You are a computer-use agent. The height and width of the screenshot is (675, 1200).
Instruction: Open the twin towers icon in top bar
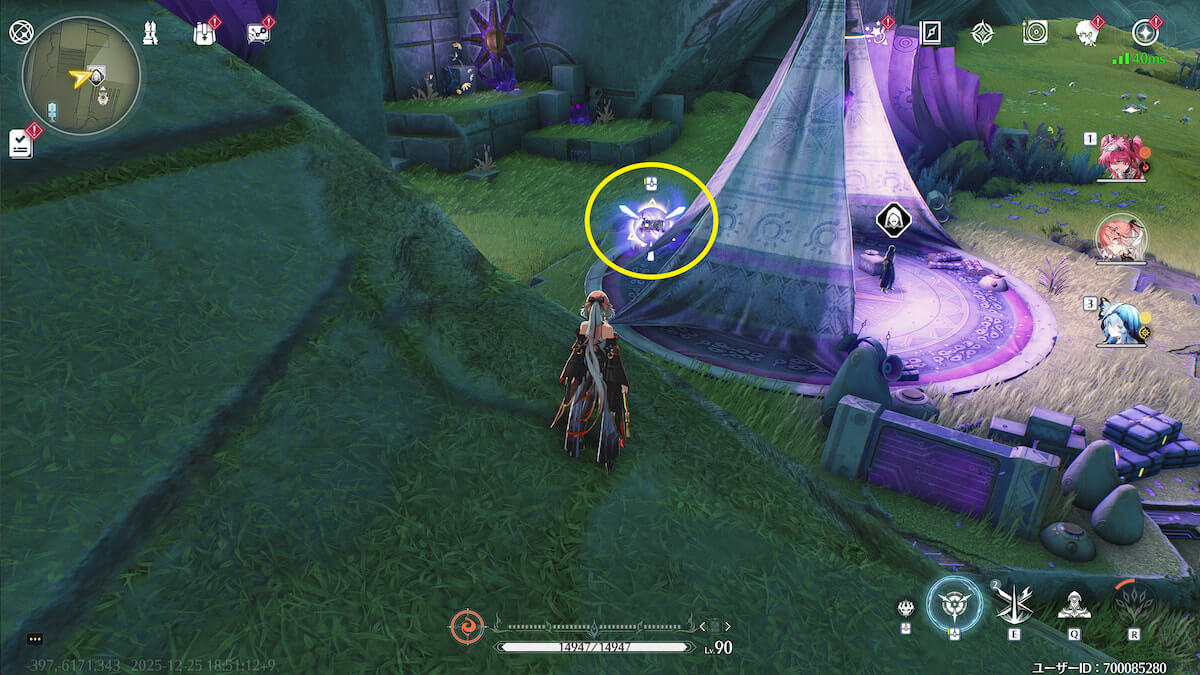click(149, 32)
